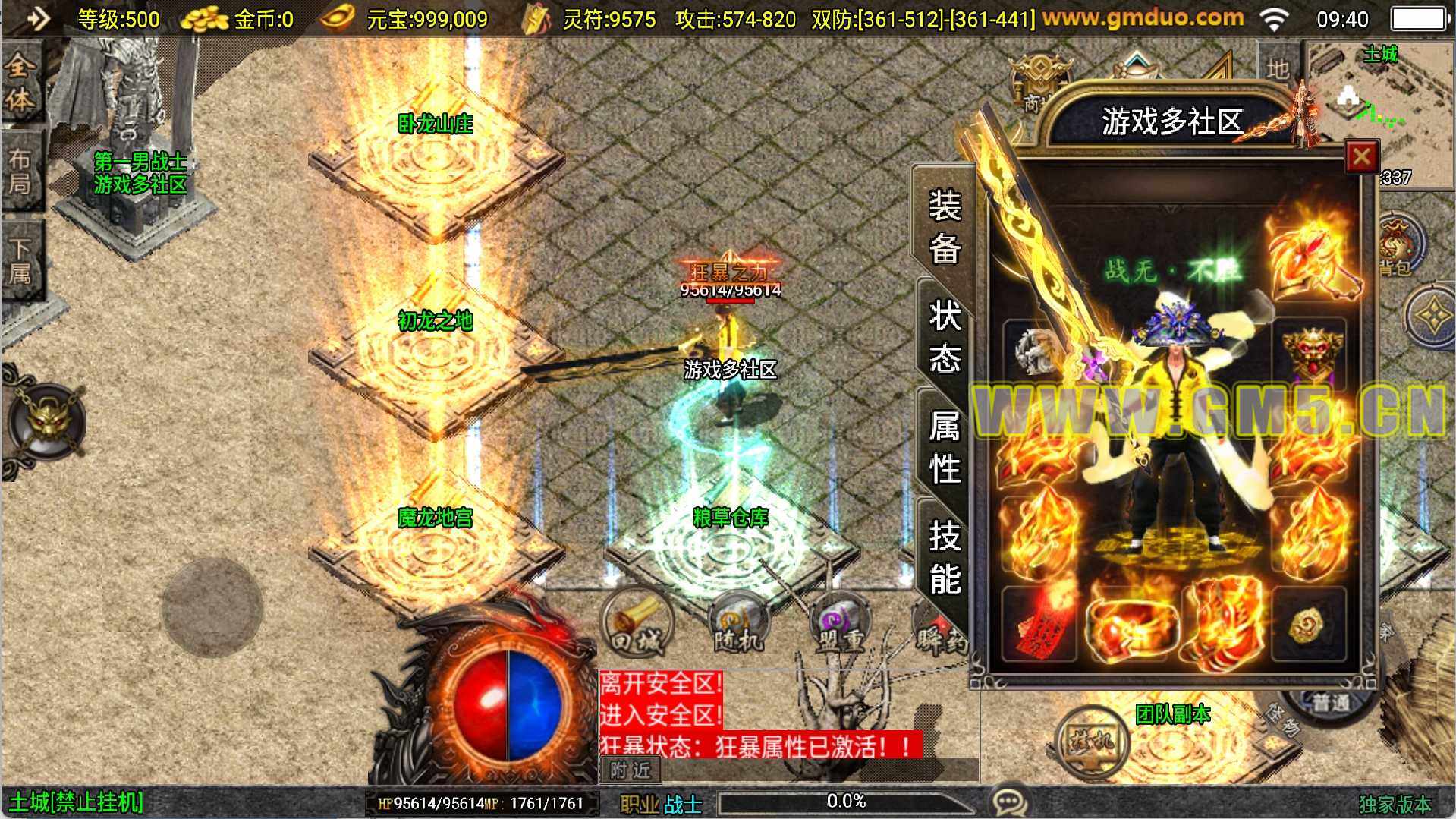Close the character equipment panel
The height and width of the screenshot is (819, 1456).
[x=1361, y=158]
